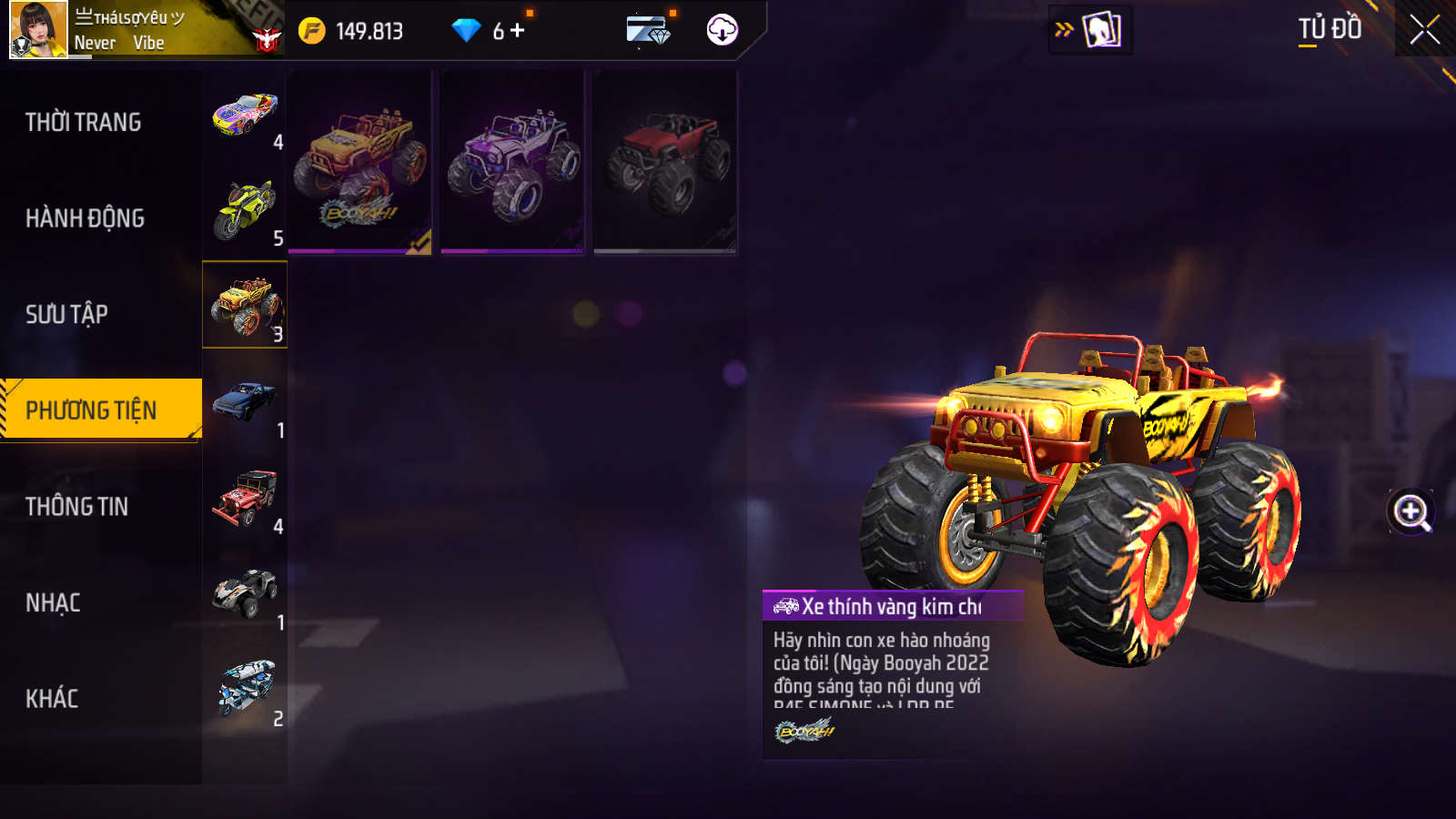Switch to the NHẠC category

pos(54,602)
